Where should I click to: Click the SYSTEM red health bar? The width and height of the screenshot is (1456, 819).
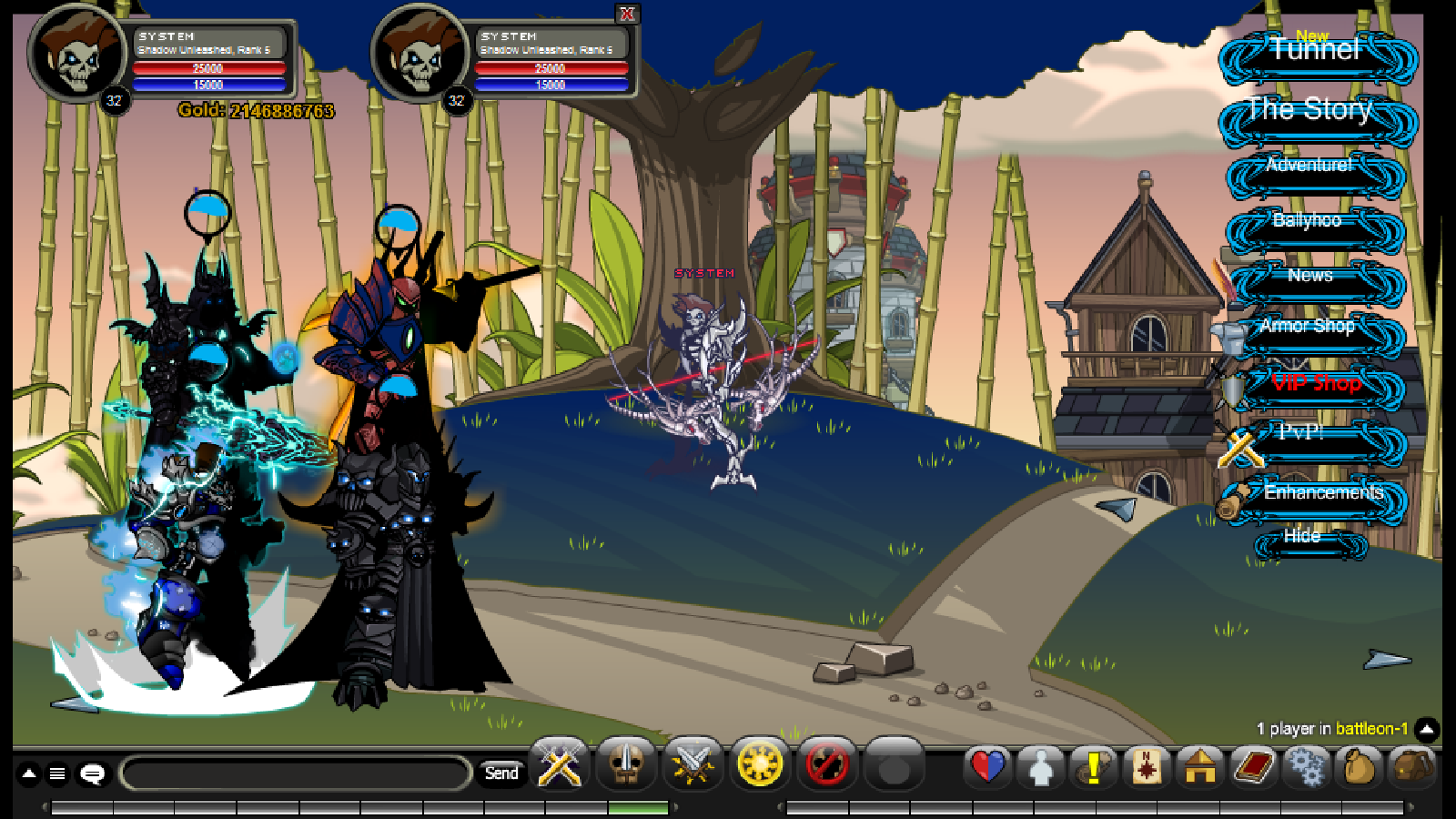coord(209,67)
